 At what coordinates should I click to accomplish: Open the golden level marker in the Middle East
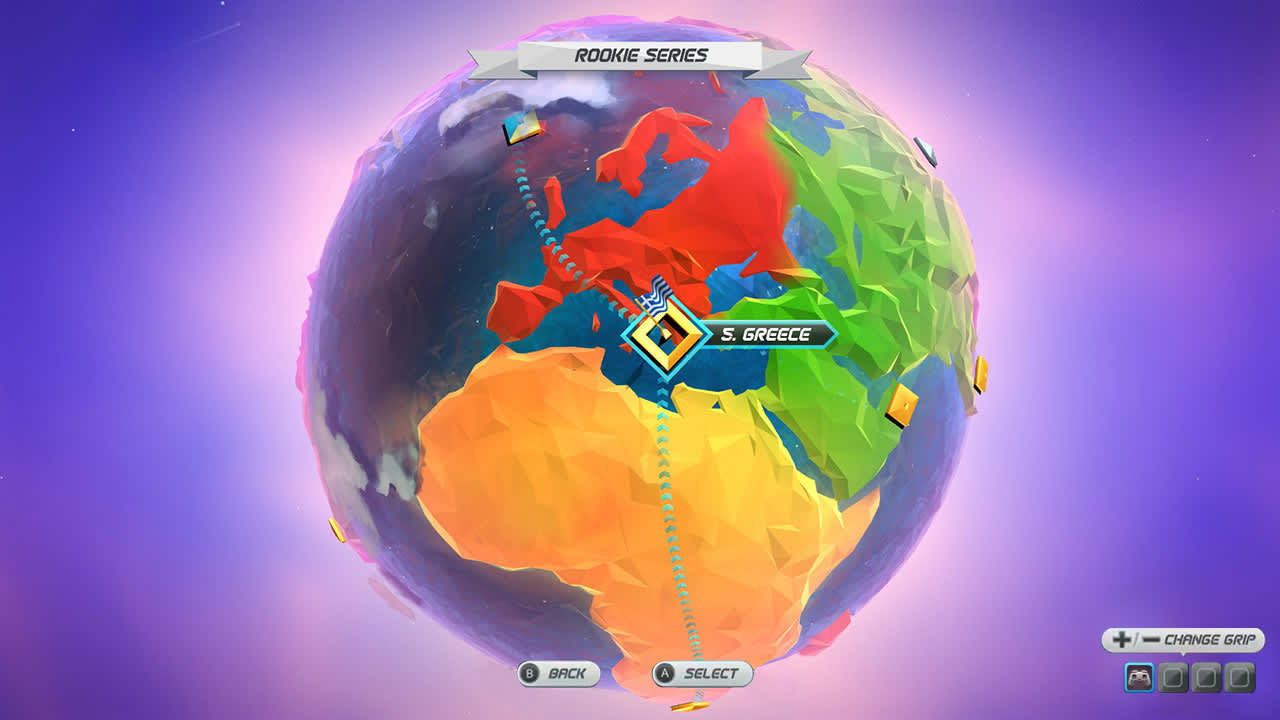click(902, 406)
